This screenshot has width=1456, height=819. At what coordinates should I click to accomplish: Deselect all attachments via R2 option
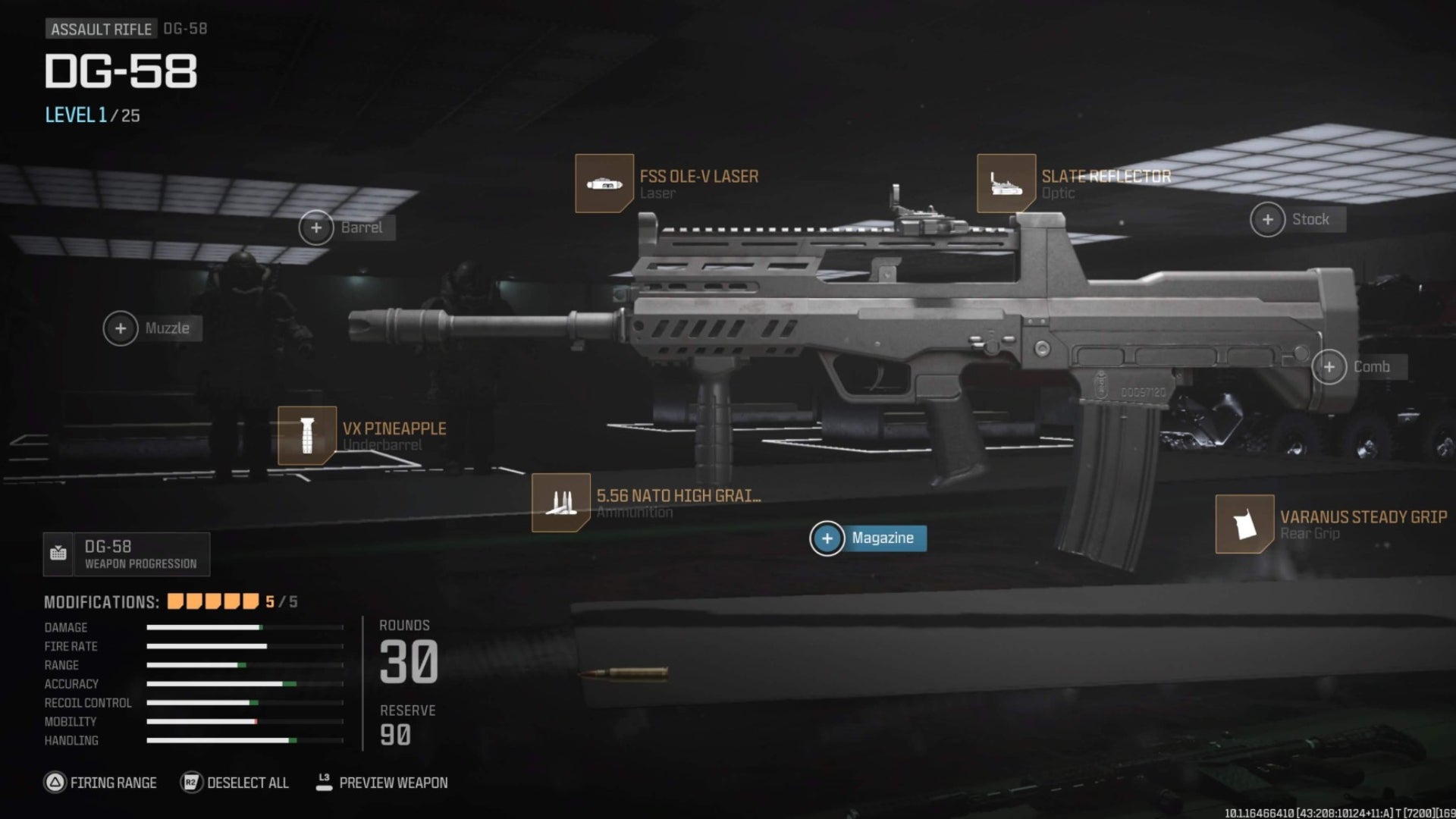point(235,783)
